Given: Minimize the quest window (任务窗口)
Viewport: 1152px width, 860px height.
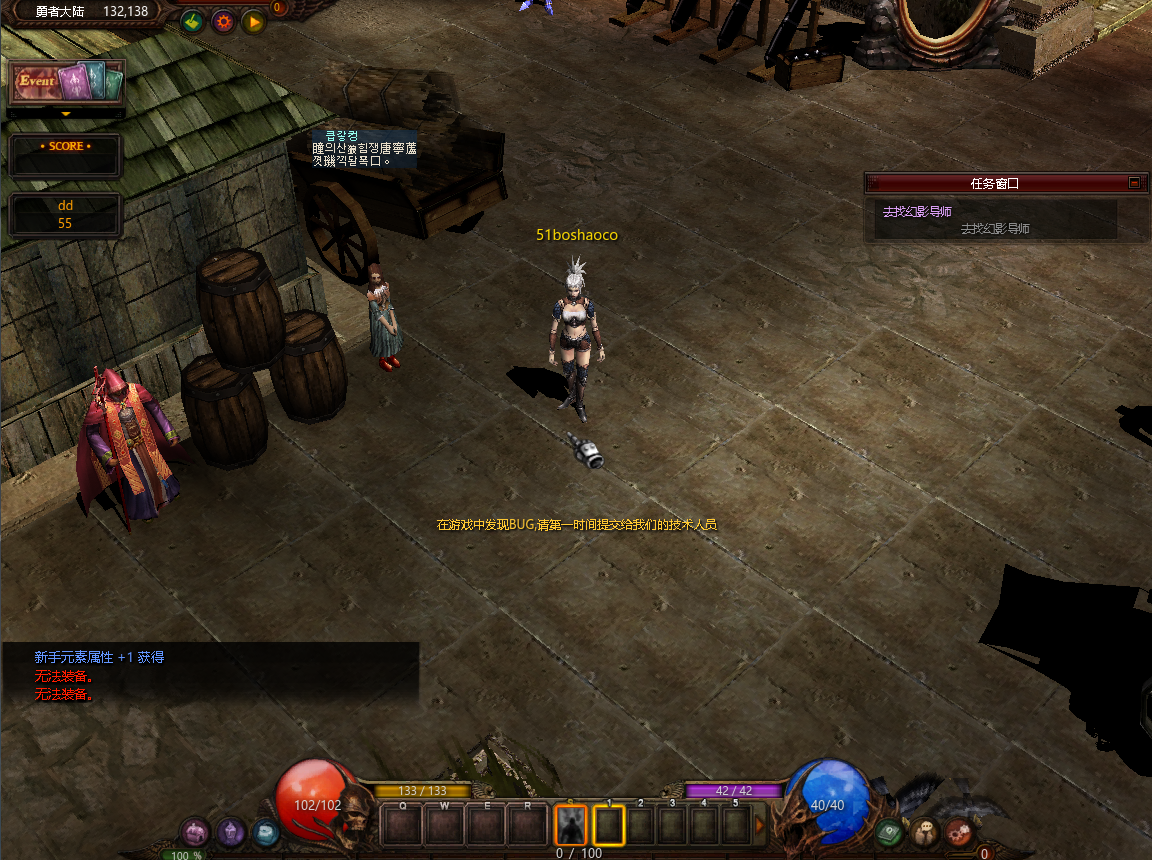Looking at the screenshot, I should click(x=1134, y=183).
